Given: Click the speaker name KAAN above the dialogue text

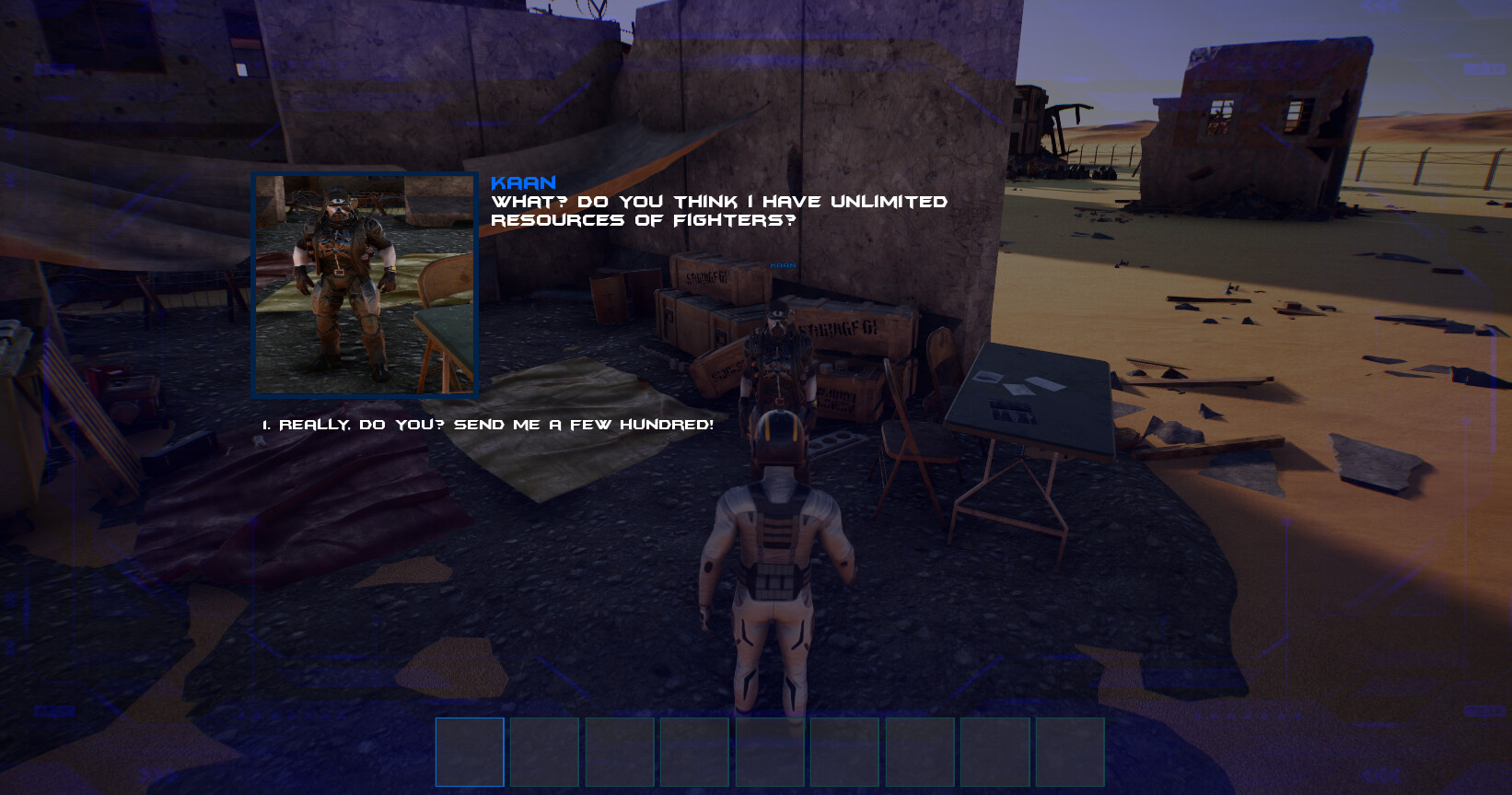Looking at the screenshot, I should pyautogui.click(x=521, y=182).
